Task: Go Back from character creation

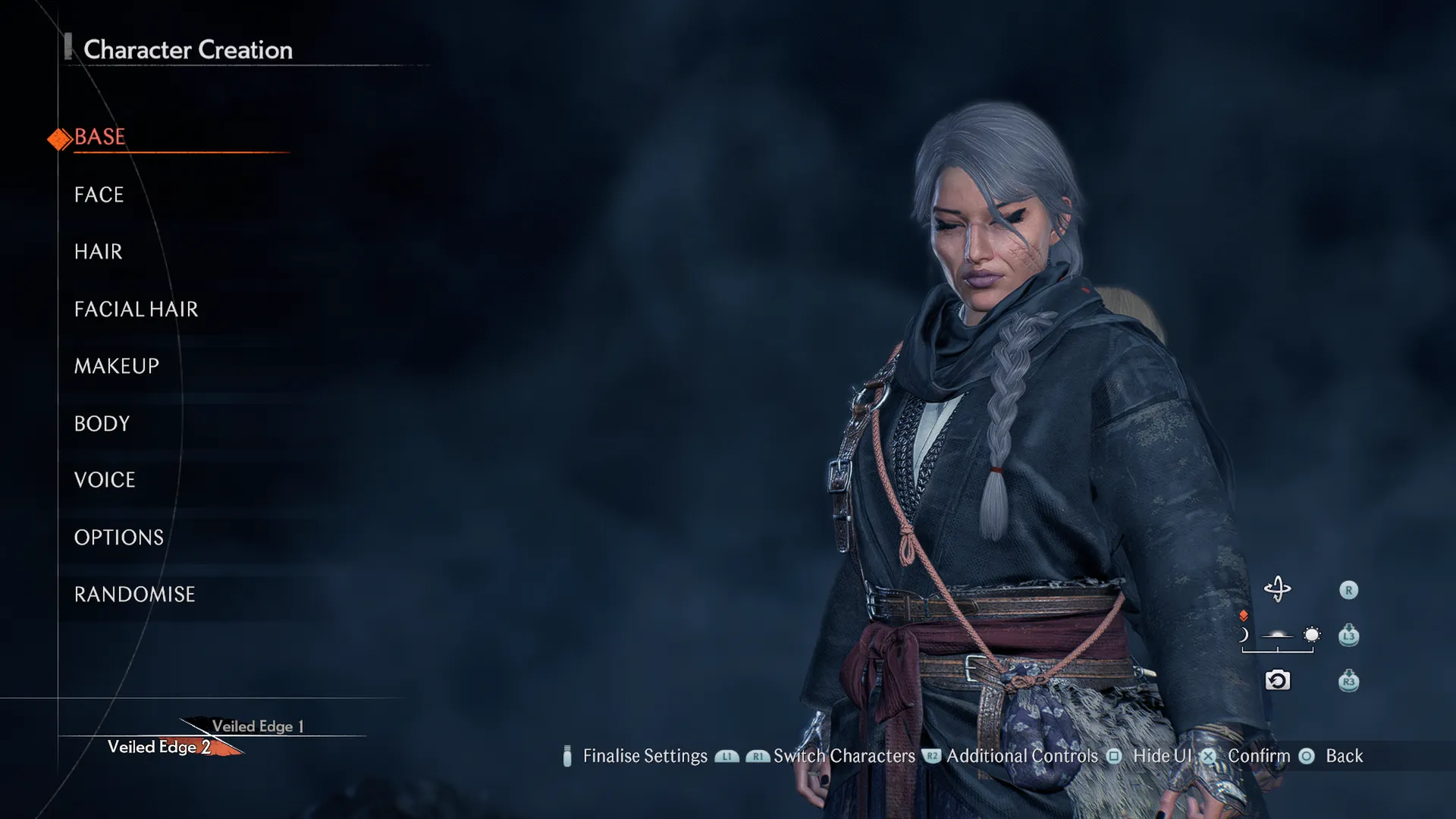Action: click(1344, 756)
